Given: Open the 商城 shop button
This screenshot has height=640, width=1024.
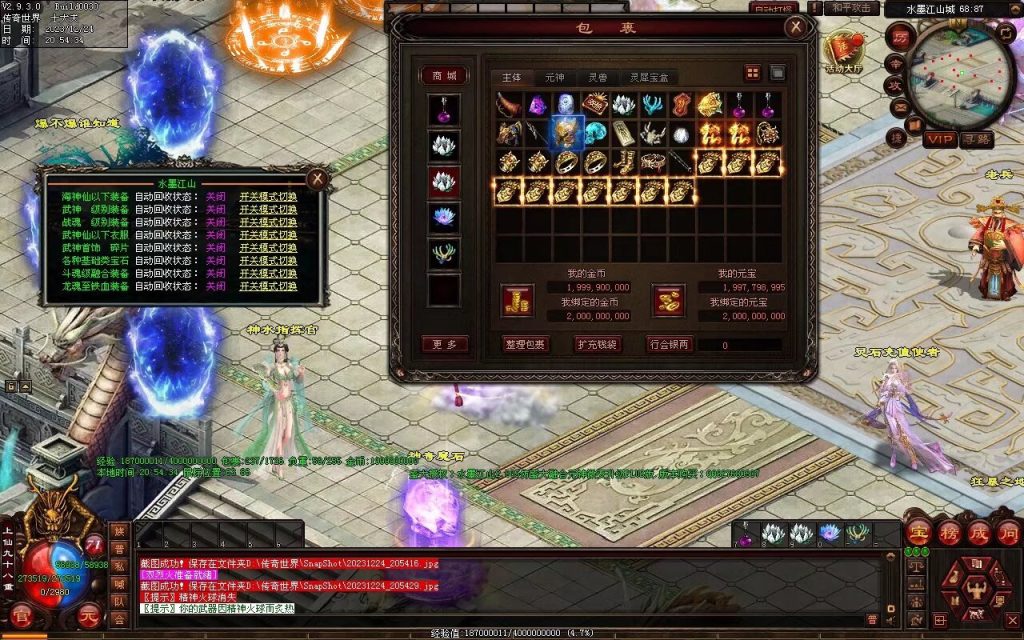Looking at the screenshot, I should [x=444, y=76].
